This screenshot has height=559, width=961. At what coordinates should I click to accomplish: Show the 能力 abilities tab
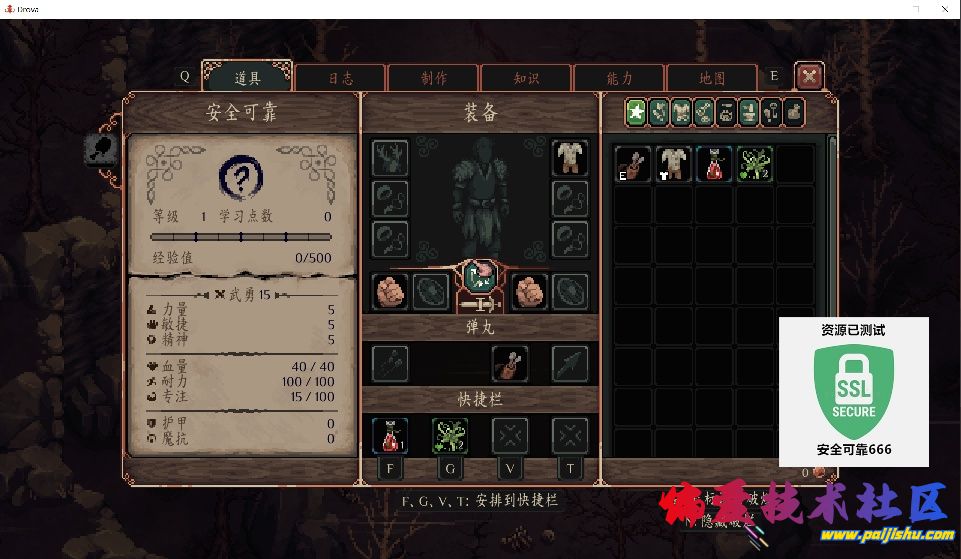click(618, 78)
